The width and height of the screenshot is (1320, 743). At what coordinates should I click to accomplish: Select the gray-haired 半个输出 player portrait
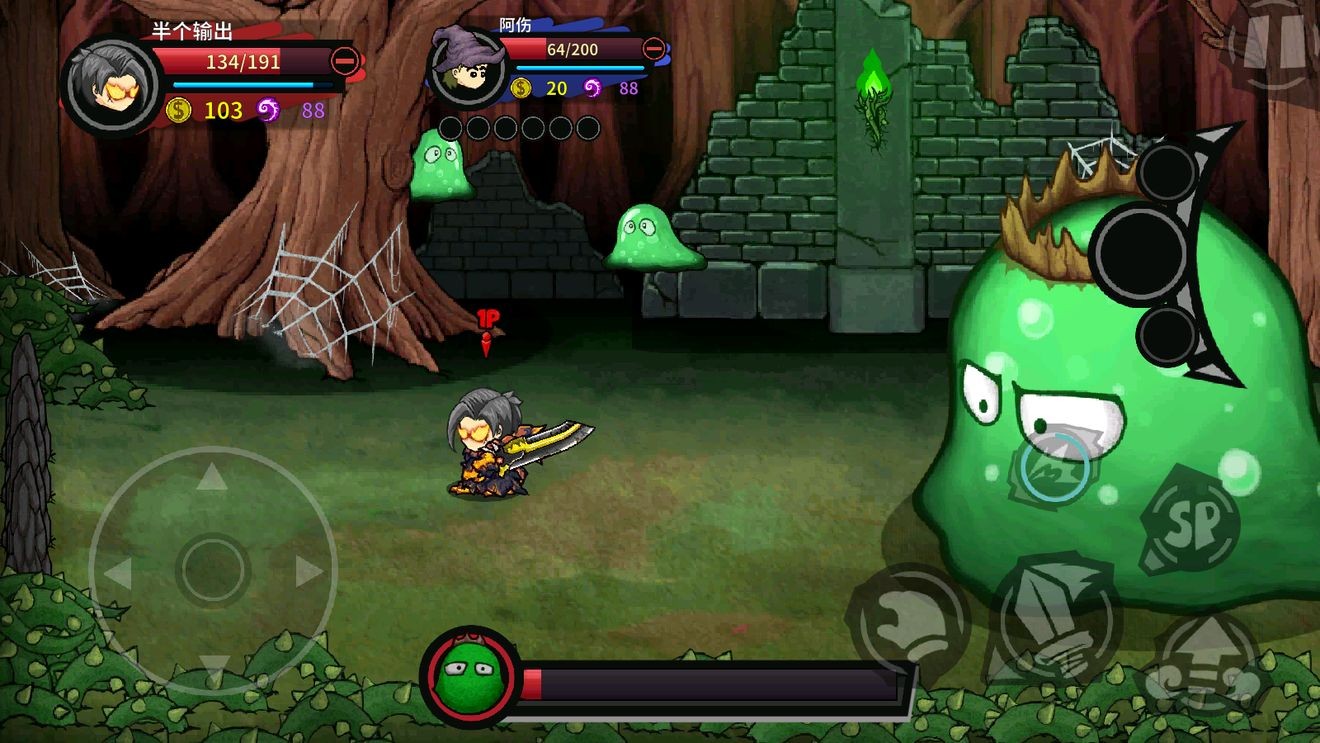click(x=111, y=85)
